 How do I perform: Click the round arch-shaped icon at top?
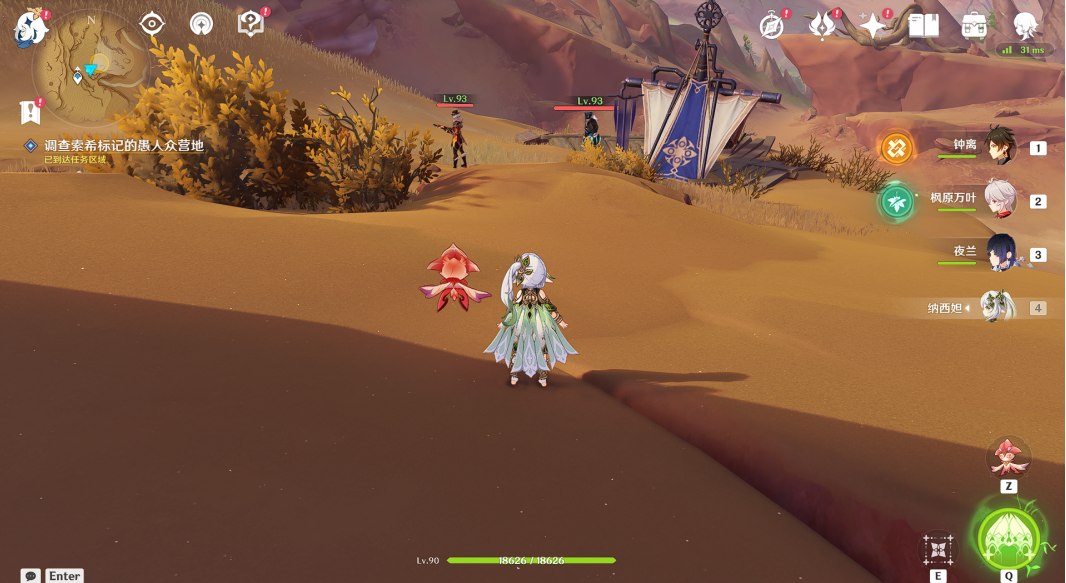pos(201,24)
